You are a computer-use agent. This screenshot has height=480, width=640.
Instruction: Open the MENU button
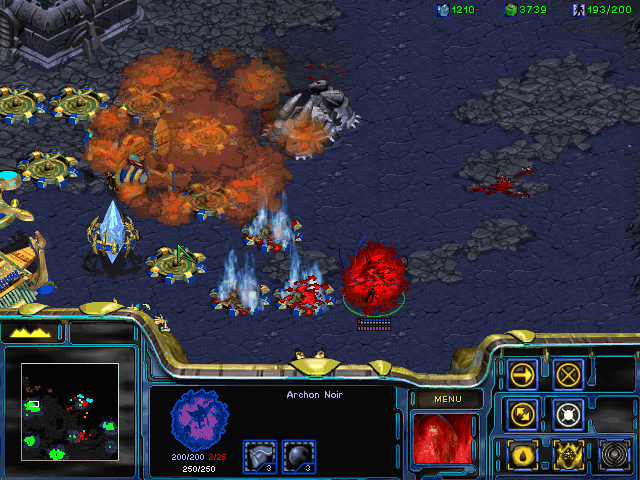click(447, 399)
